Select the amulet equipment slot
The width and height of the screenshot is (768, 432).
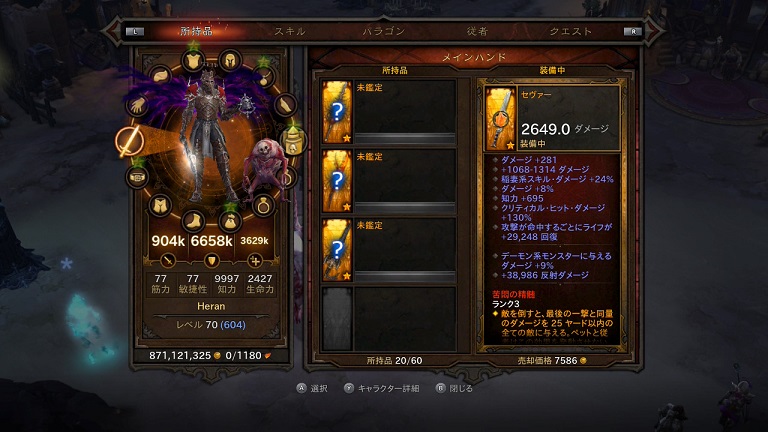pyautogui.click(x=264, y=76)
